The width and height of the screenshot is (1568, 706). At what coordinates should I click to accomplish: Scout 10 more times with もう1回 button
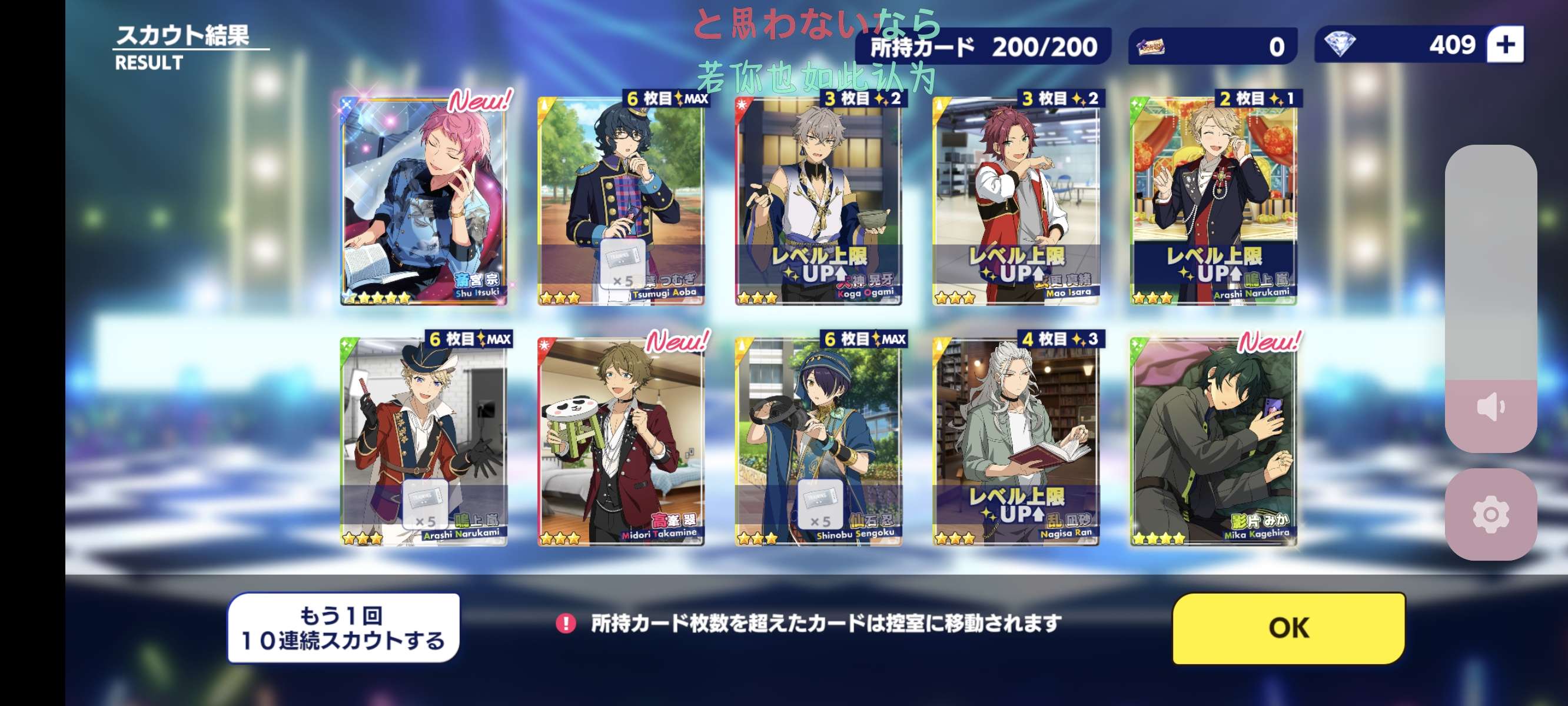(343, 628)
